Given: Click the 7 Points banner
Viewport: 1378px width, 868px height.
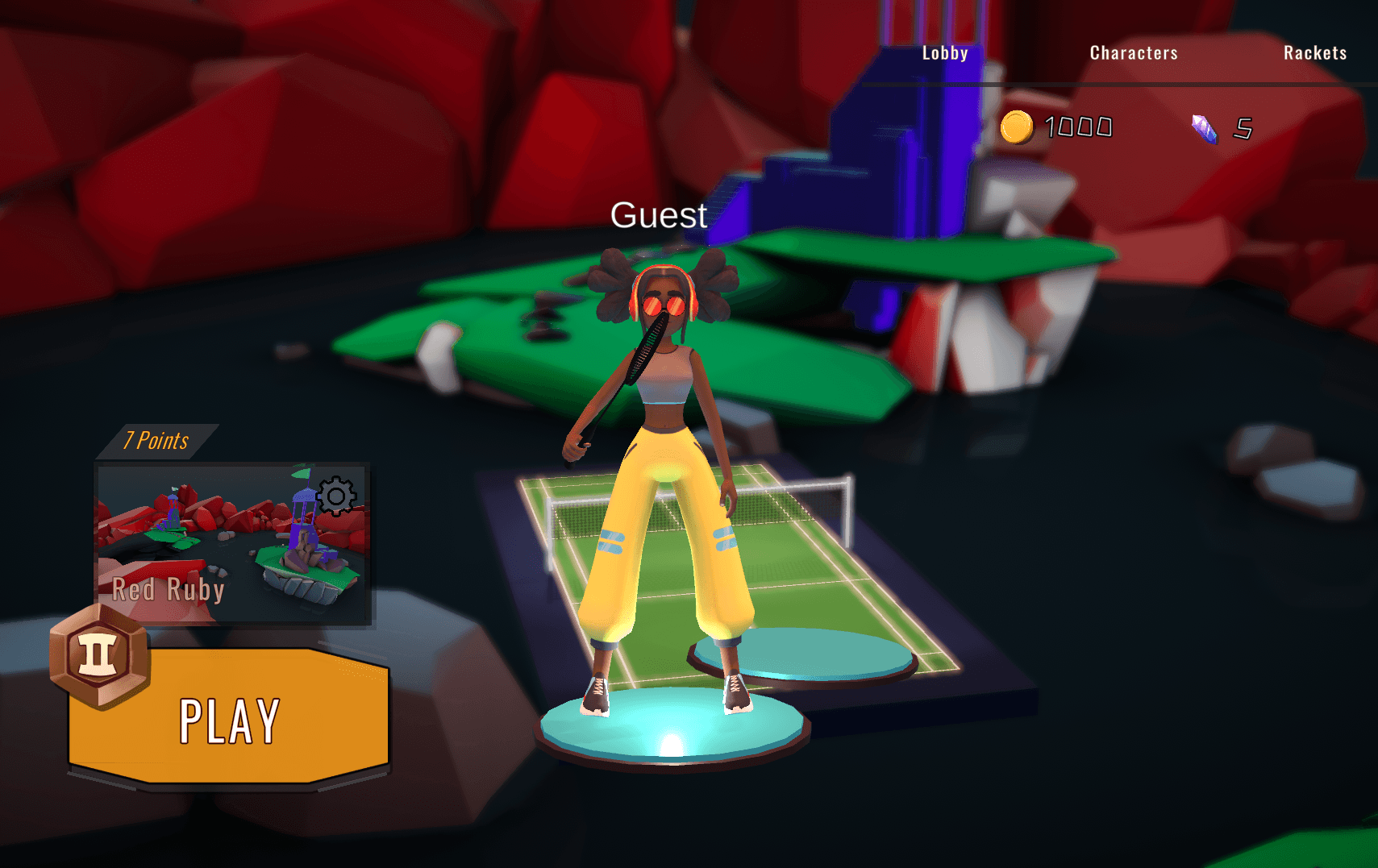Looking at the screenshot, I should tap(156, 440).
